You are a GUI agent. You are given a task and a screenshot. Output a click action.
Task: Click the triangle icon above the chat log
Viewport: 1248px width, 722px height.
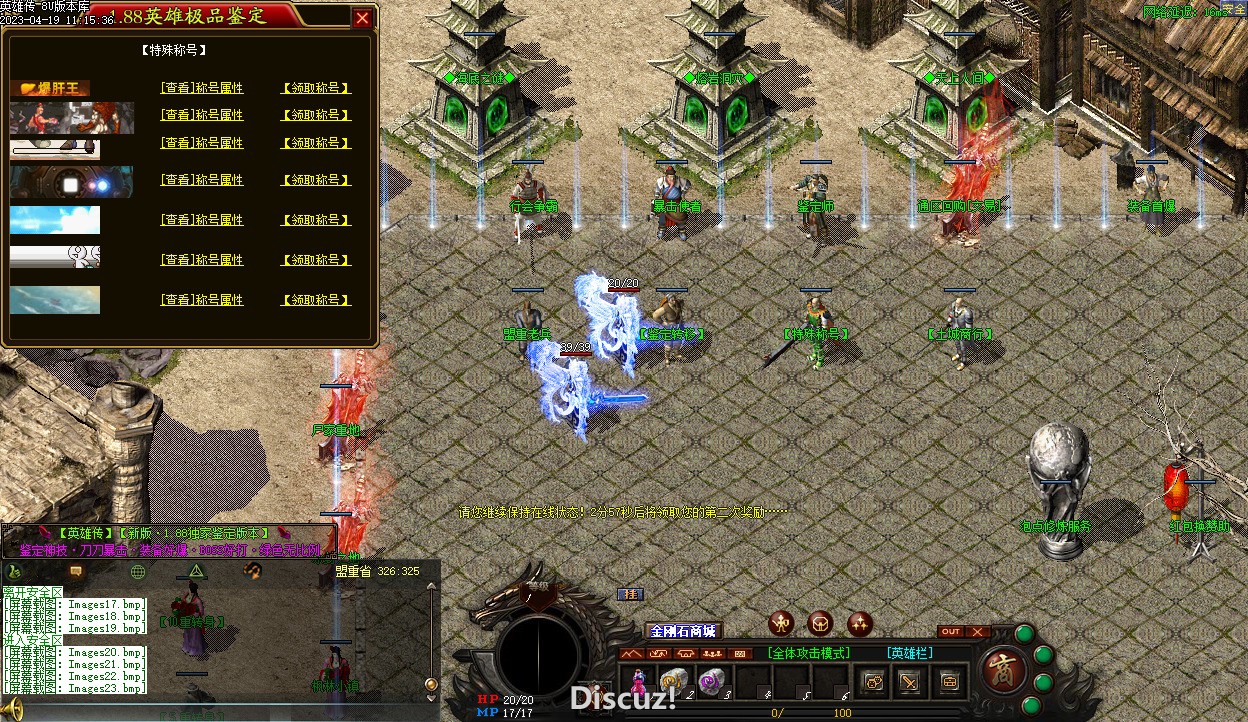click(x=197, y=571)
